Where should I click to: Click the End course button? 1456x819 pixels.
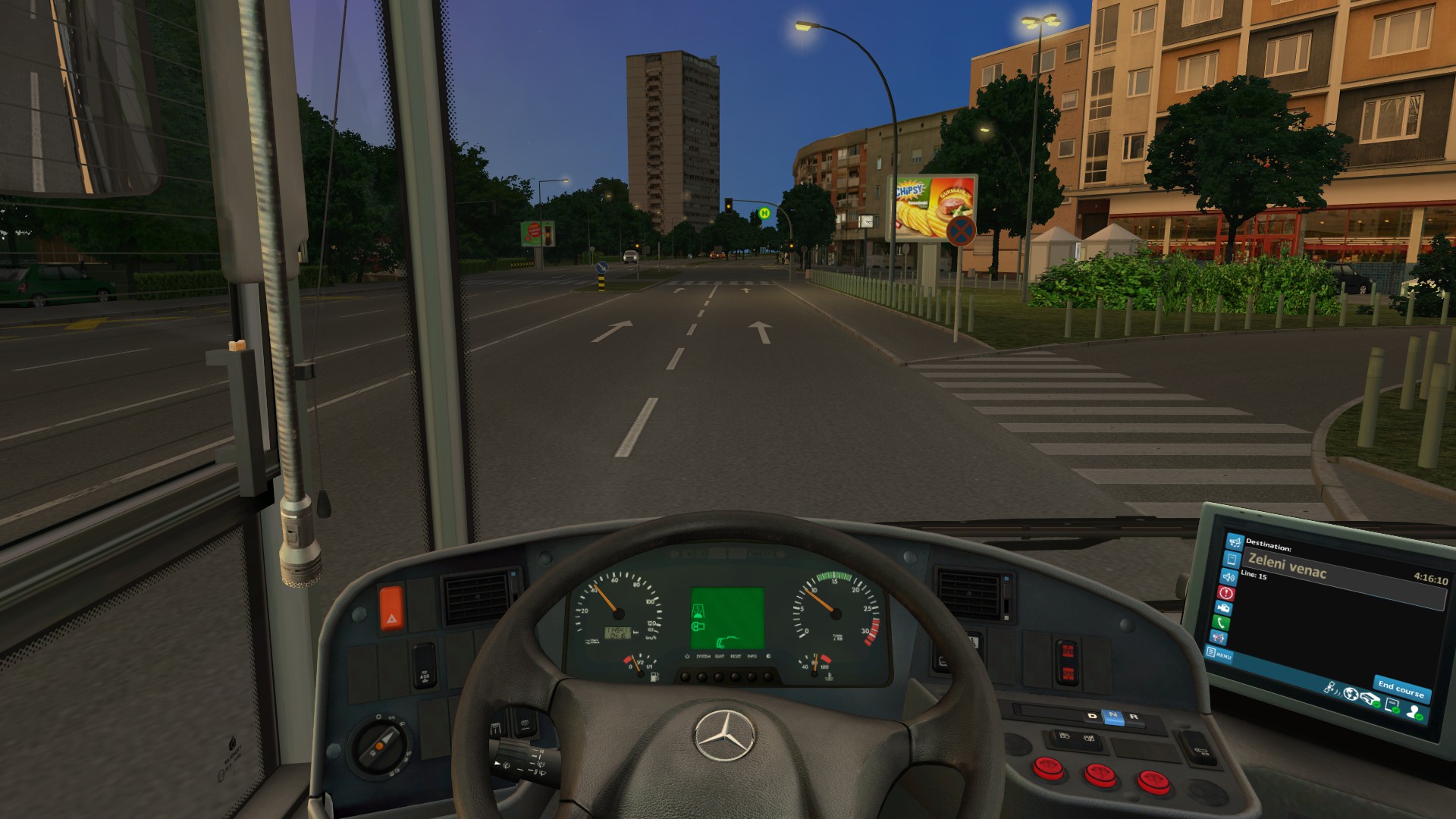click(1400, 689)
